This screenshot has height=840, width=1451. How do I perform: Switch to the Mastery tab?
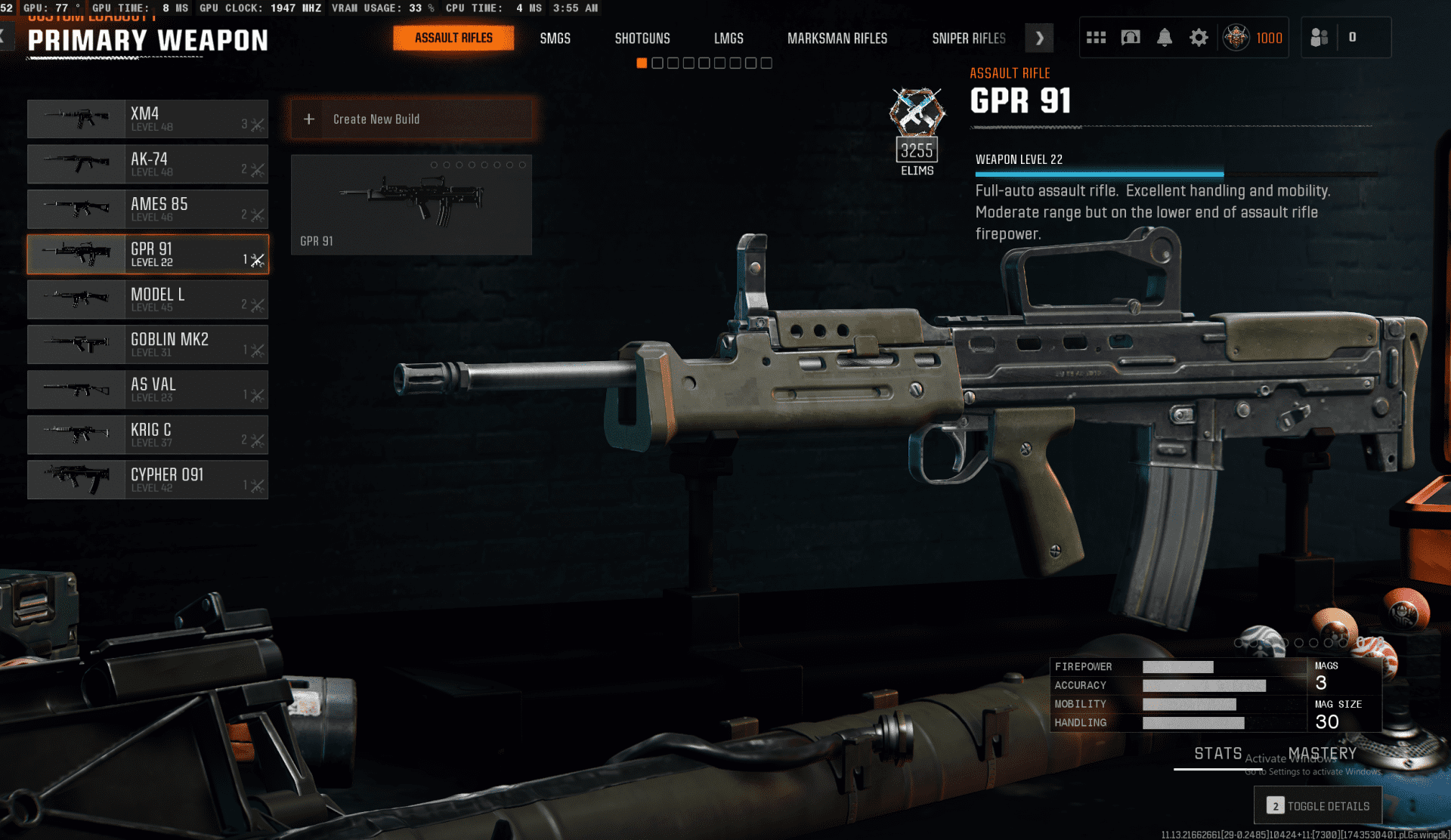(1322, 753)
